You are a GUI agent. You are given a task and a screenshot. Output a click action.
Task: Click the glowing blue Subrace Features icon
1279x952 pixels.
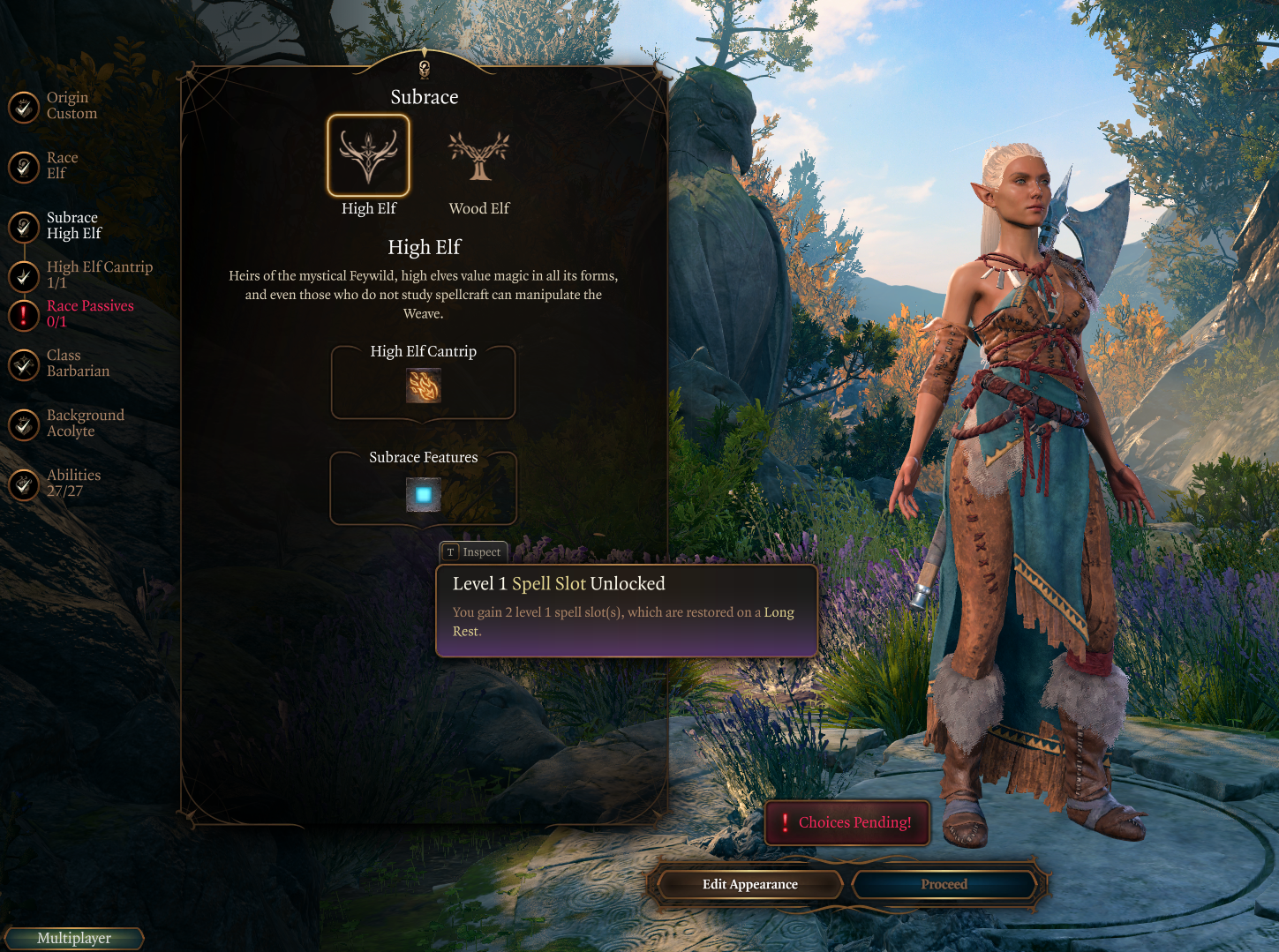(x=424, y=495)
